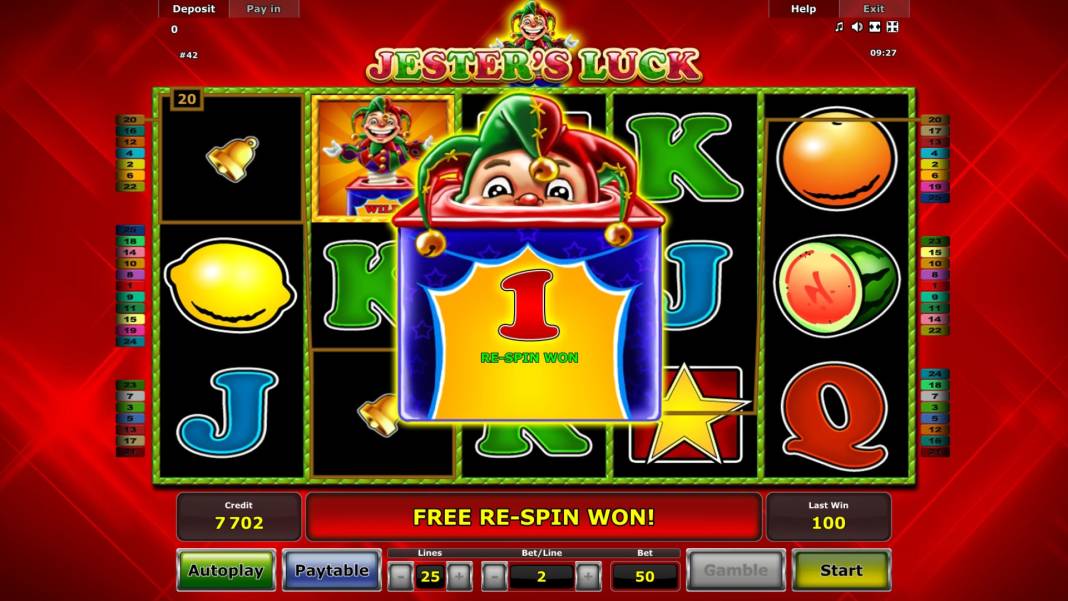The height and width of the screenshot is (601, 1068).
Task: Switch to the Pay in tab
Action: (264, 9)
